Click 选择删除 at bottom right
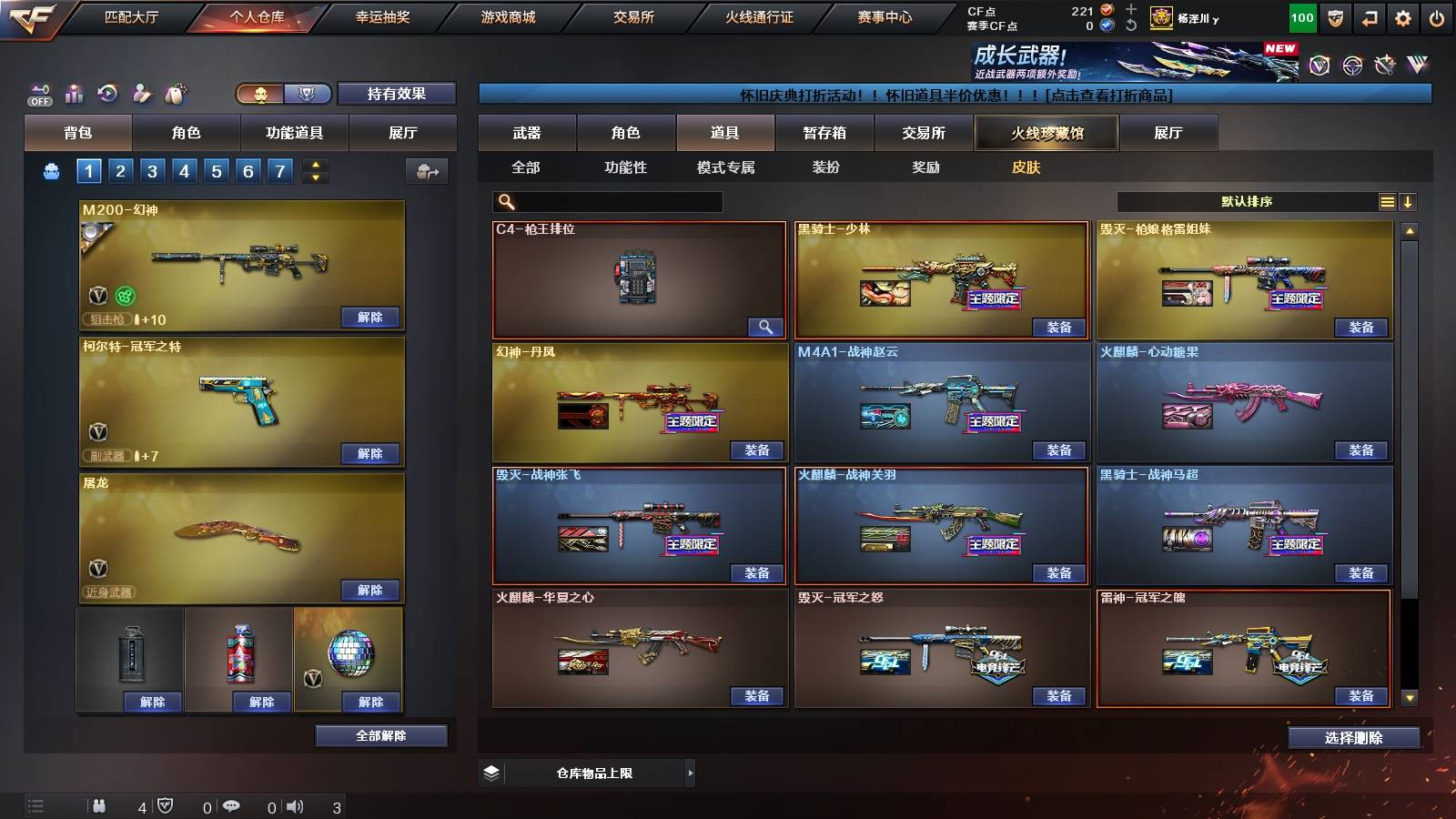This screenshot has width=1456, height=819. pyautogui.click(x=1356, y=737)
